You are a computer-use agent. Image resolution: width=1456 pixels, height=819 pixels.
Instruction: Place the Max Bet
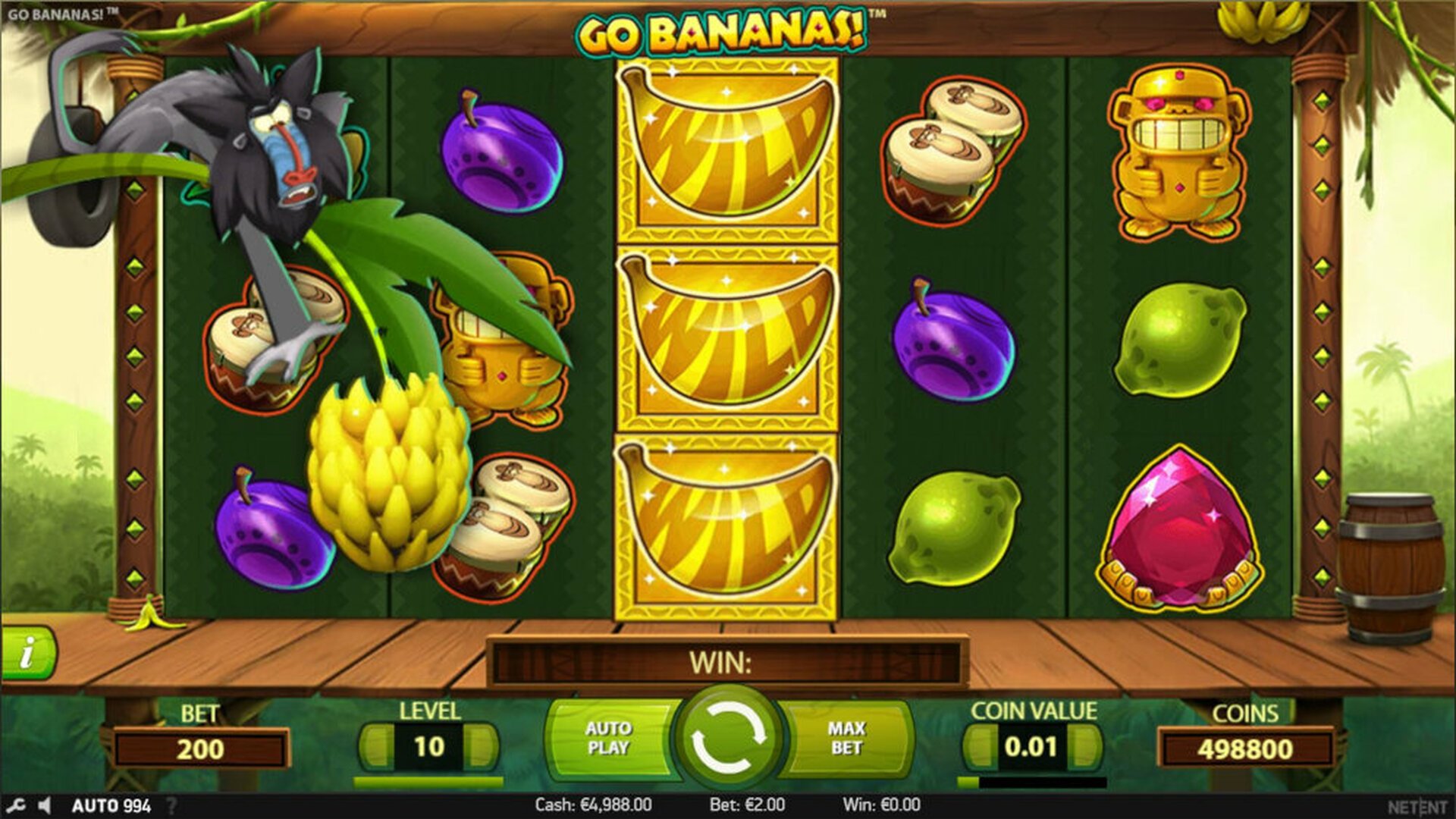tap(846, 738)
